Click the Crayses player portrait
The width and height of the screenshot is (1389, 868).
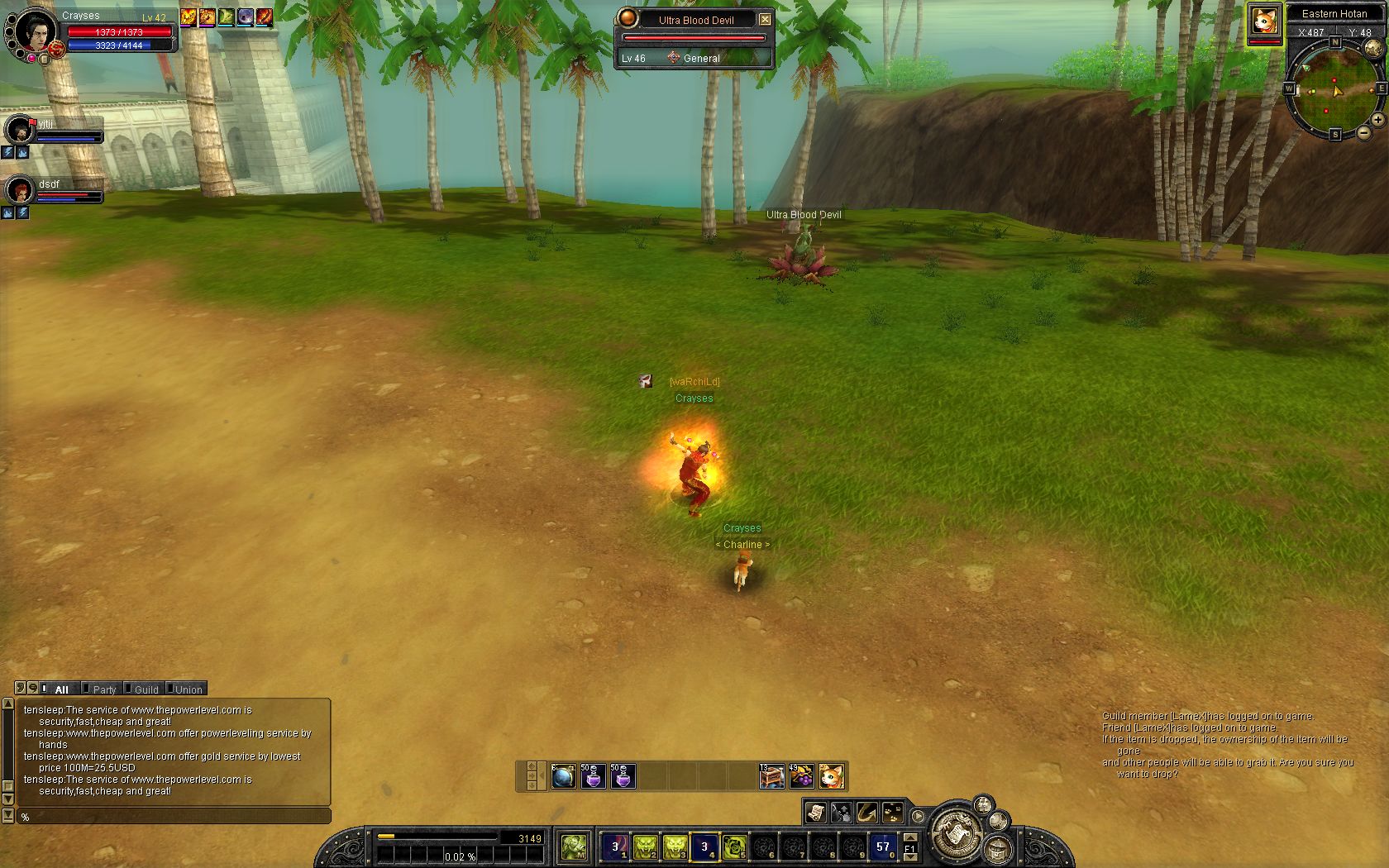(35, 31)
